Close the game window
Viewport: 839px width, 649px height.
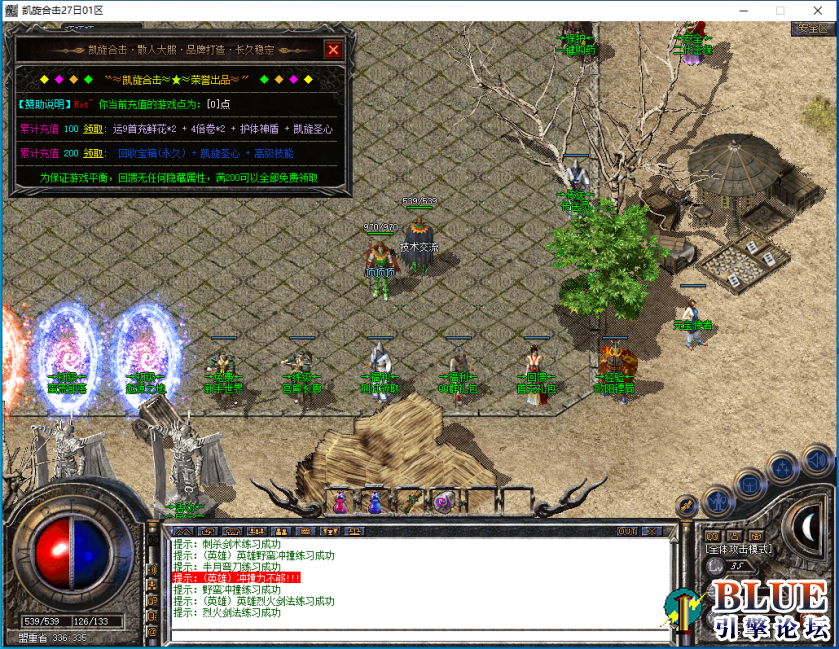[x=825, y=10]
